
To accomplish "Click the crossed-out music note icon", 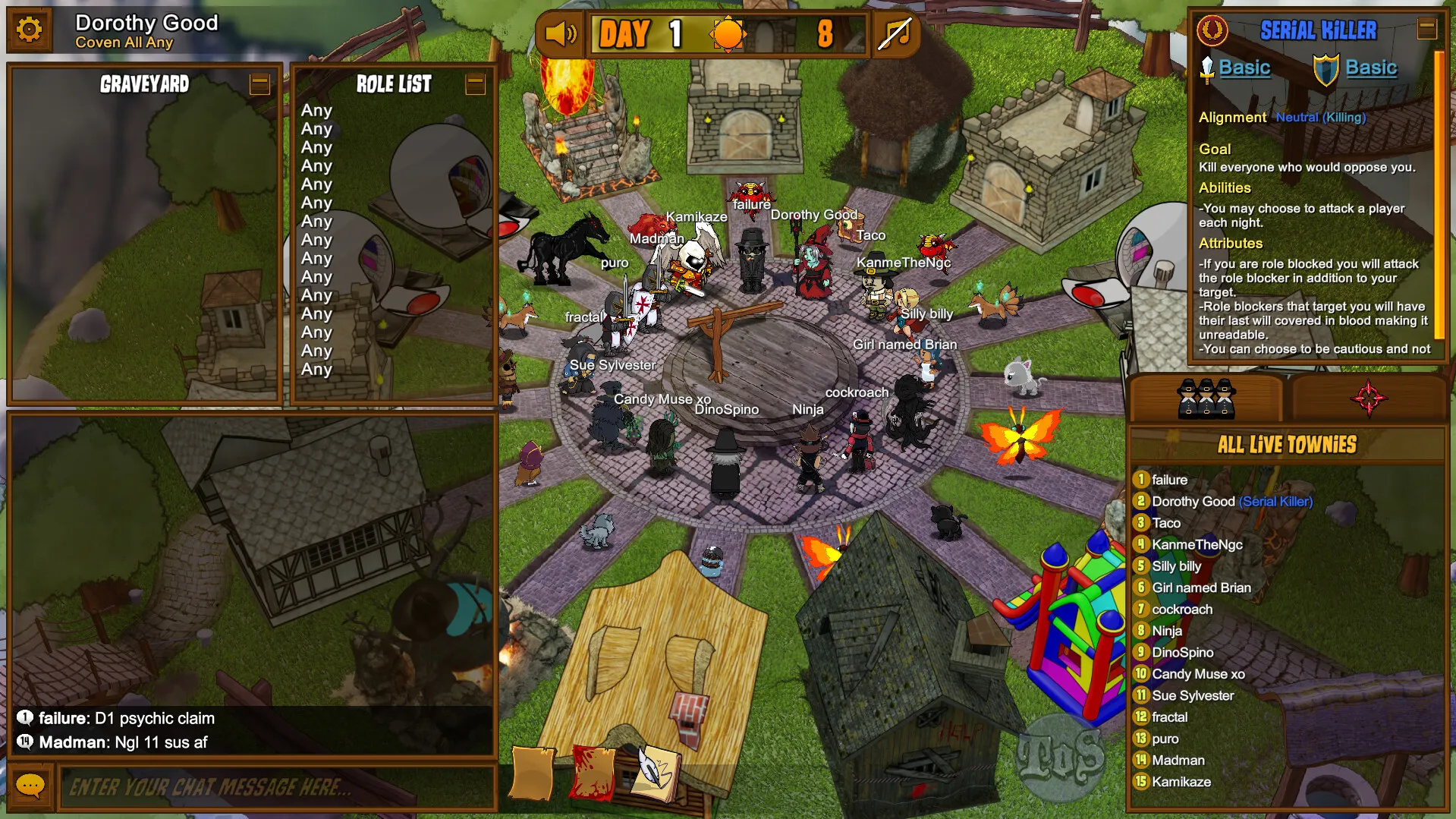I will point(897,33).
